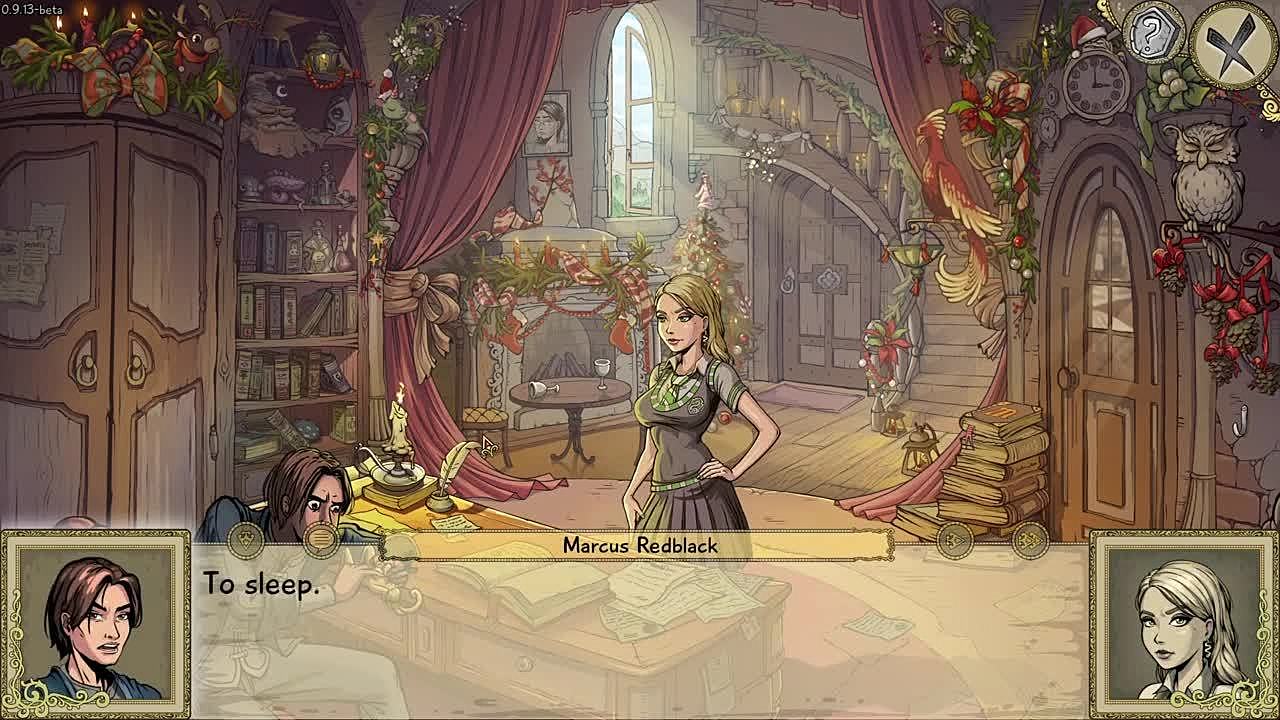Open the dialogue history log icon
This screenshot has width=1280, height=720.
coord(321,541)
